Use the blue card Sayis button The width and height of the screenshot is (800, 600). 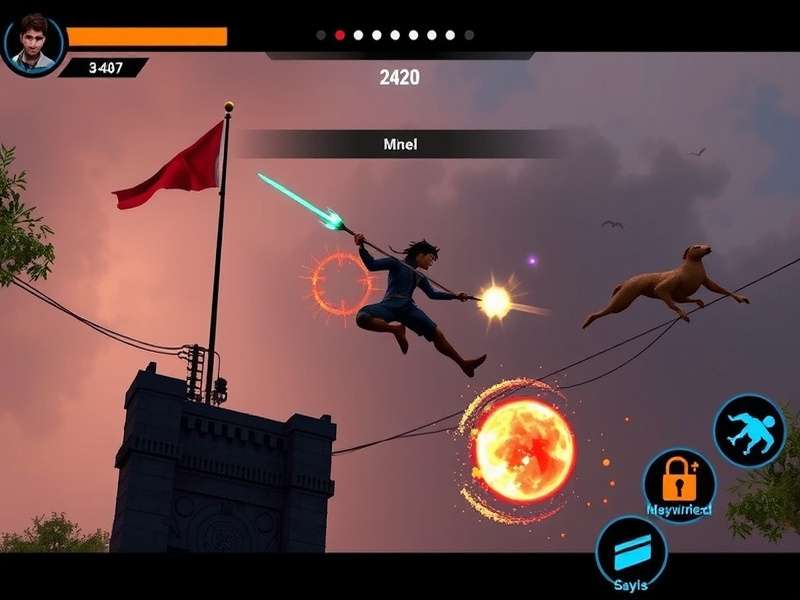click(x=631, y=552)
